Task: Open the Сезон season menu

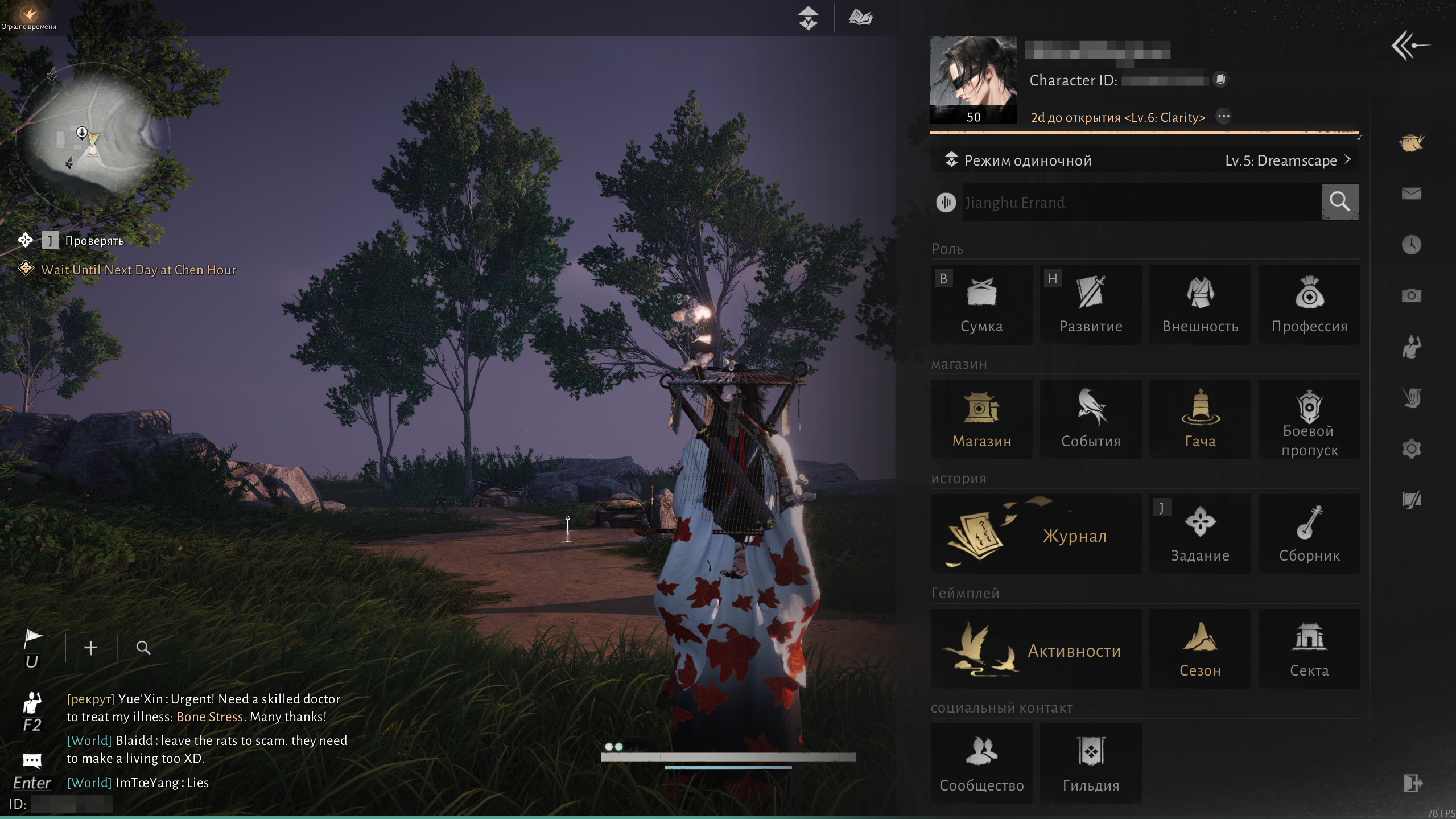Action: click(x=1200, y=649)
